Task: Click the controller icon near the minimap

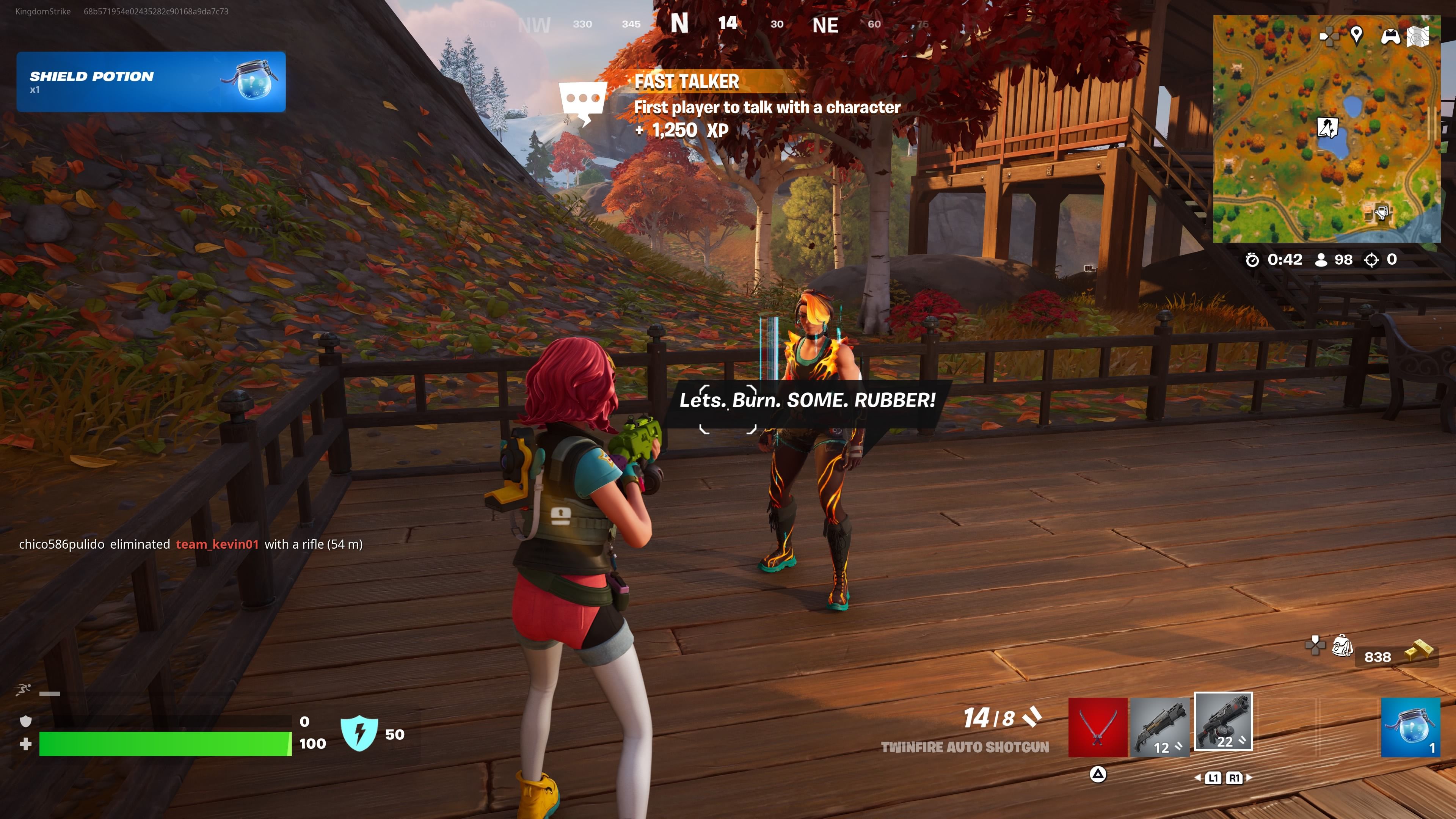Action: (x=1390, y=37)
